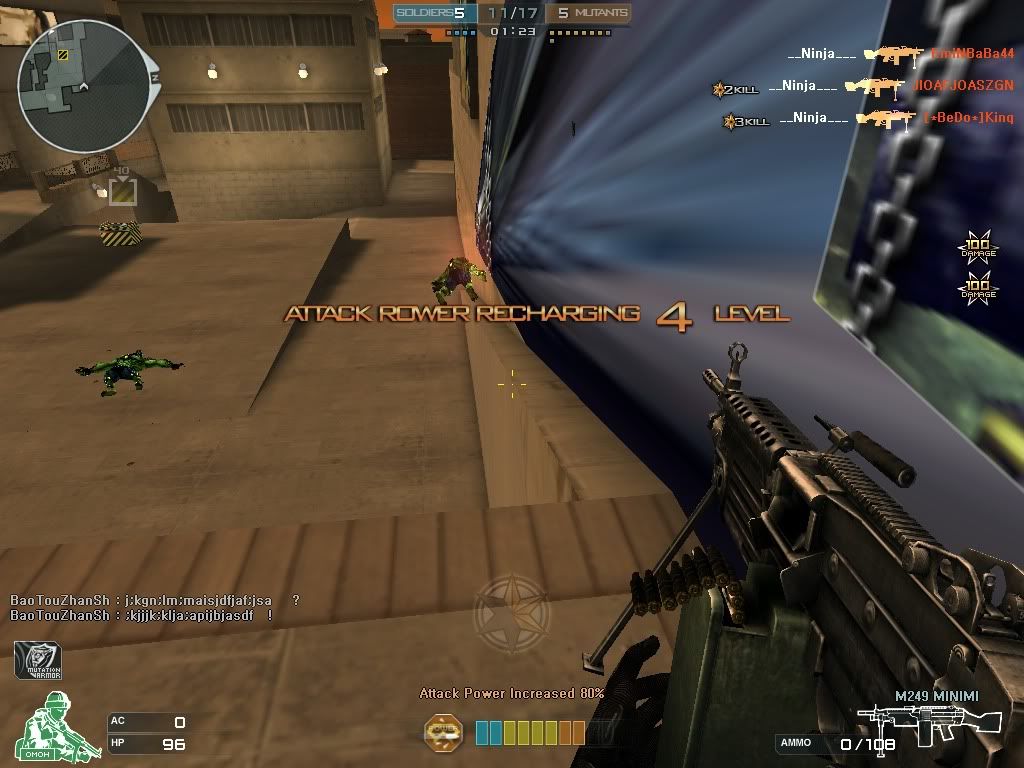Click the circular minimap
1024x768 pixels.
pos(82,87)
